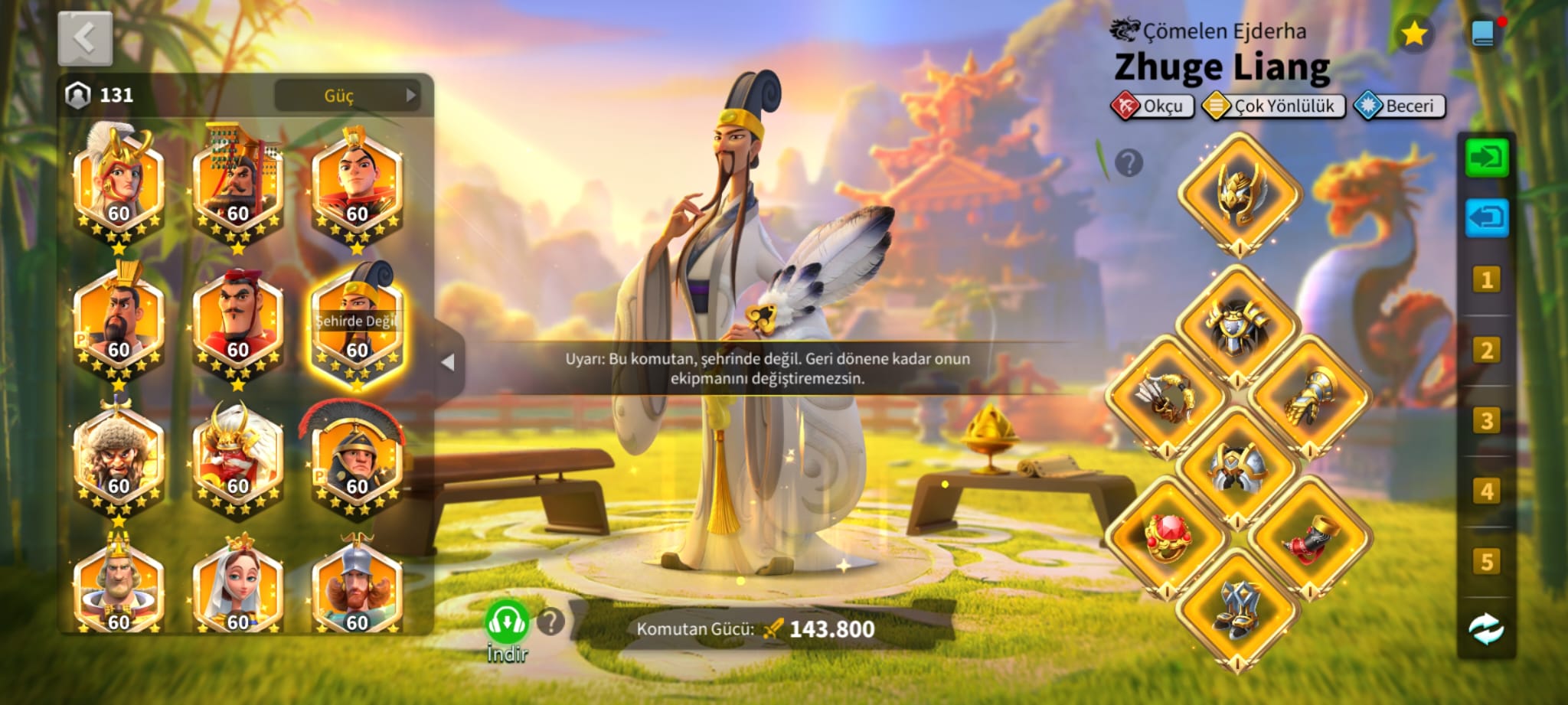Click the green equip arrow button

(x=1486, y=158)
